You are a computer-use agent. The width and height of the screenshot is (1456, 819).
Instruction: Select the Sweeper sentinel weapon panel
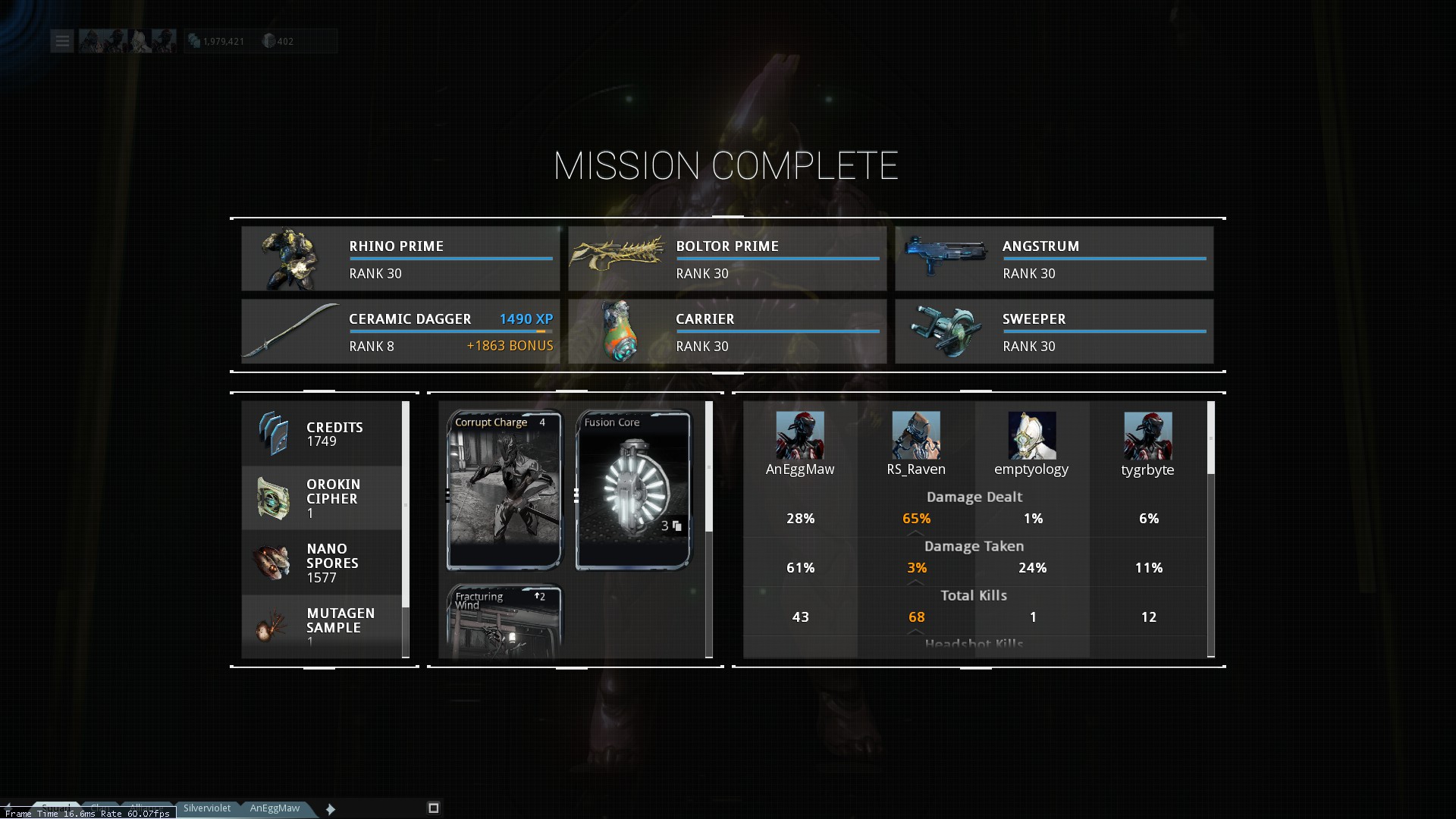pyautogui.click(x=1054, y=331)
